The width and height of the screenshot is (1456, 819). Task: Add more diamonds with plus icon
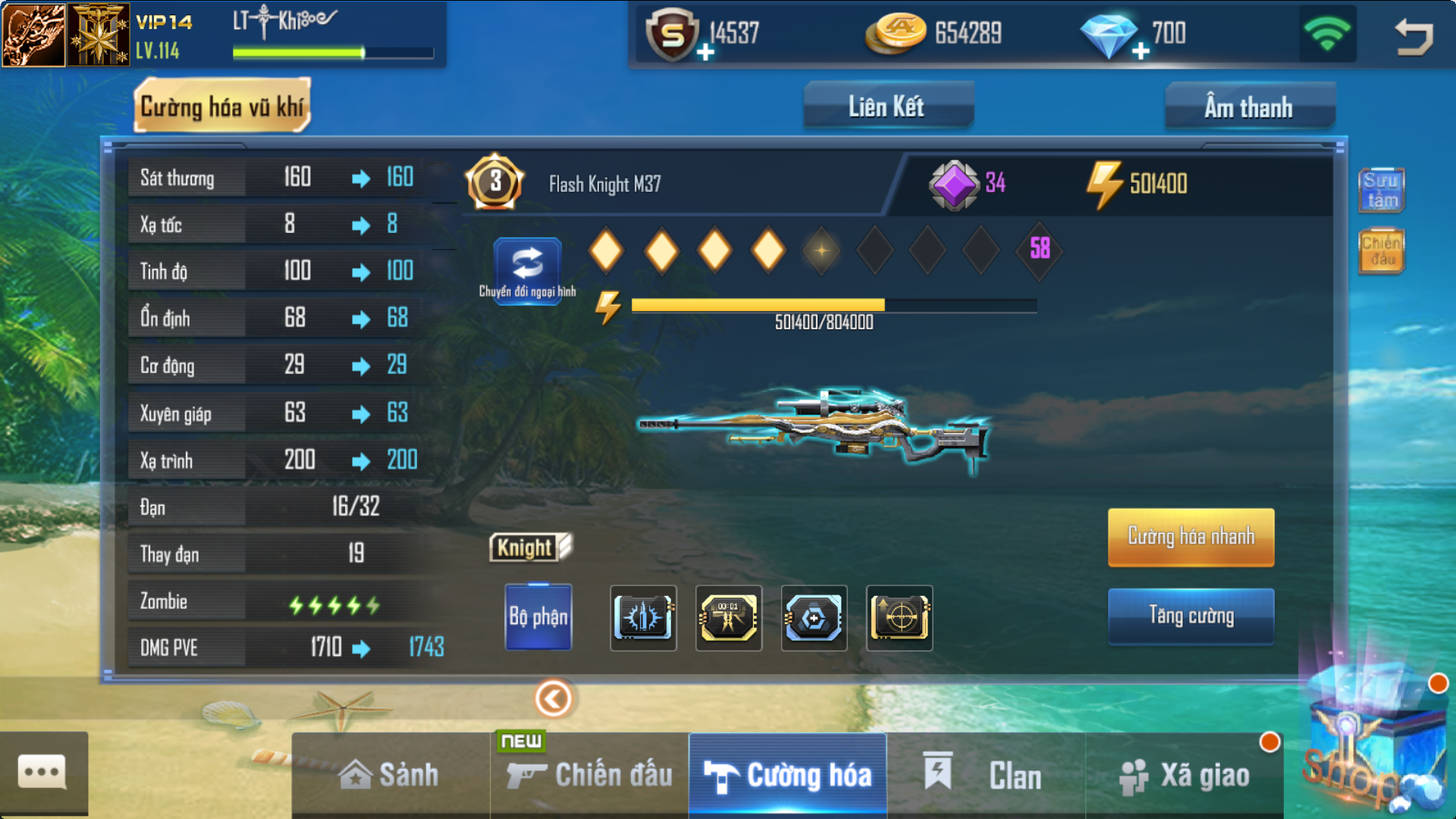tap(1141, 52)
